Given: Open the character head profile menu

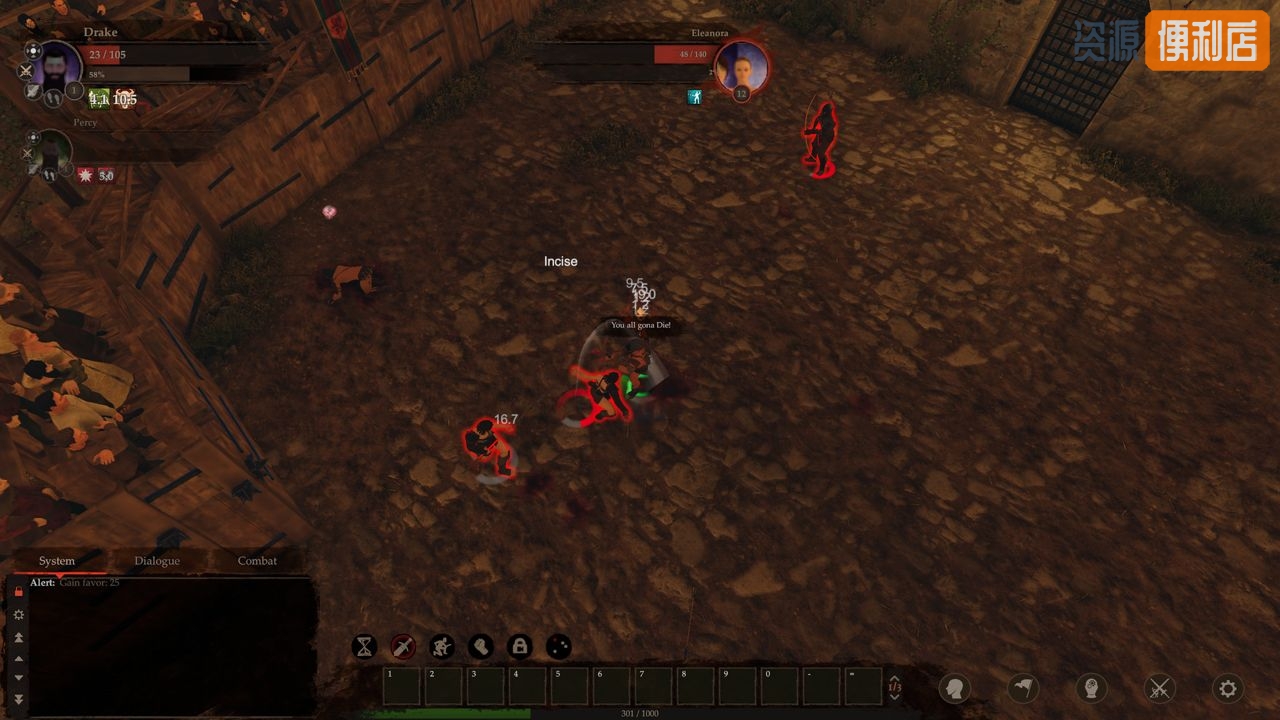Looking at the screenshot, I should coord(955,688).
